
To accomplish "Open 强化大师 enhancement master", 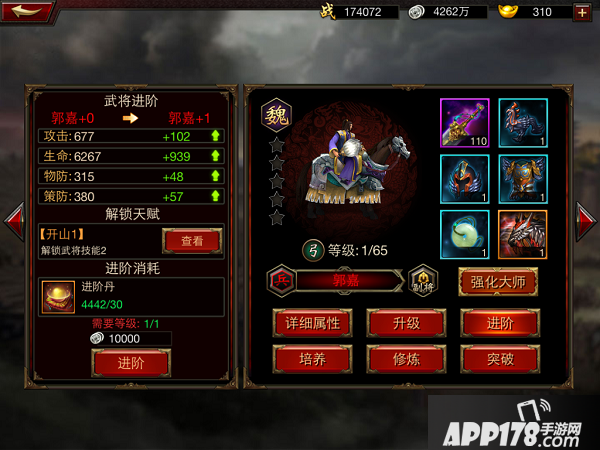I will (498, 282).
